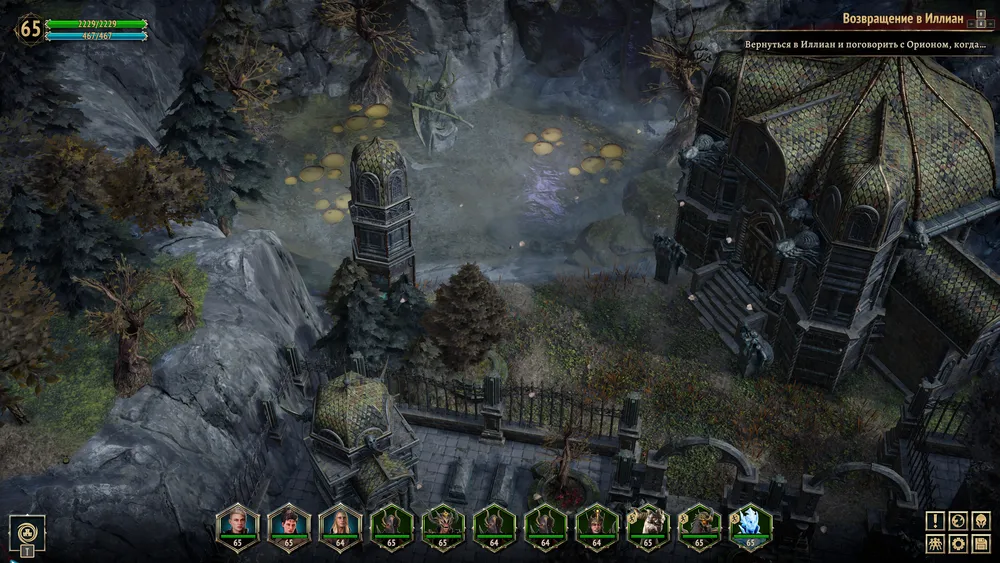The image size is (1000, 563).
Task: Open the quest log exclamation mark icon
Action: click(x=934, y=520)
